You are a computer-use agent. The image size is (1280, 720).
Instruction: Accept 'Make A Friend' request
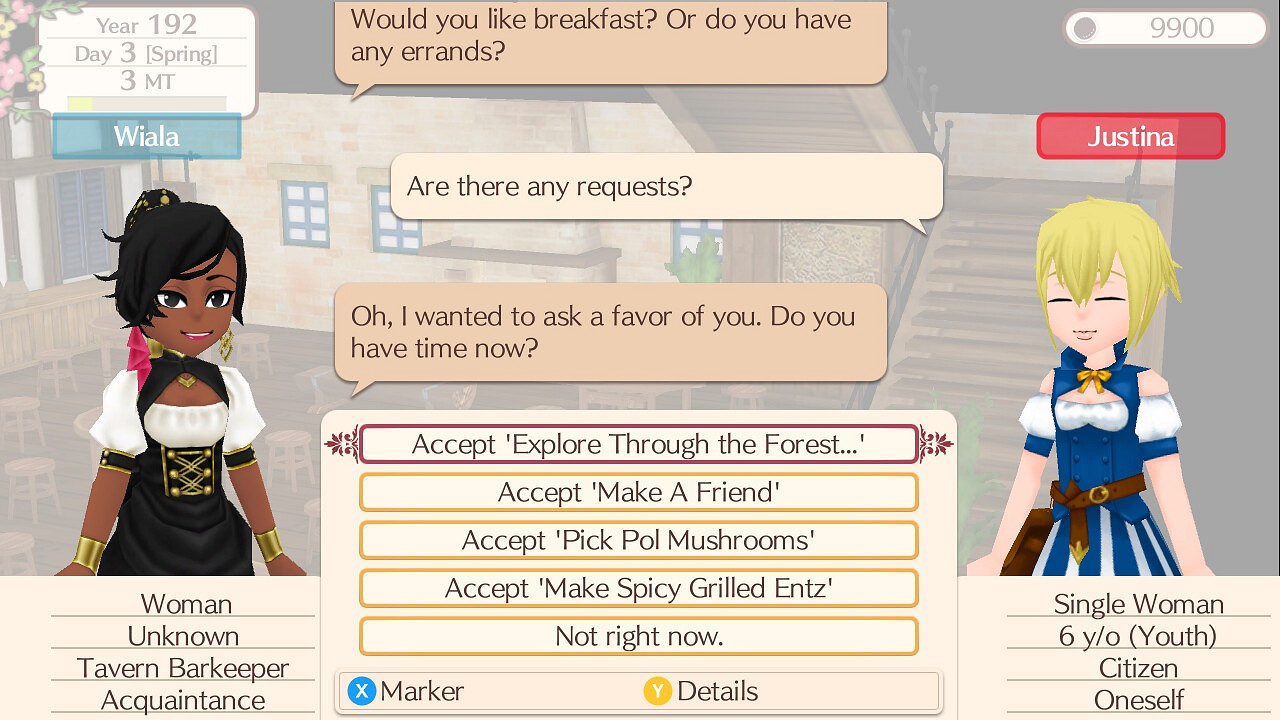coord(639,492)
